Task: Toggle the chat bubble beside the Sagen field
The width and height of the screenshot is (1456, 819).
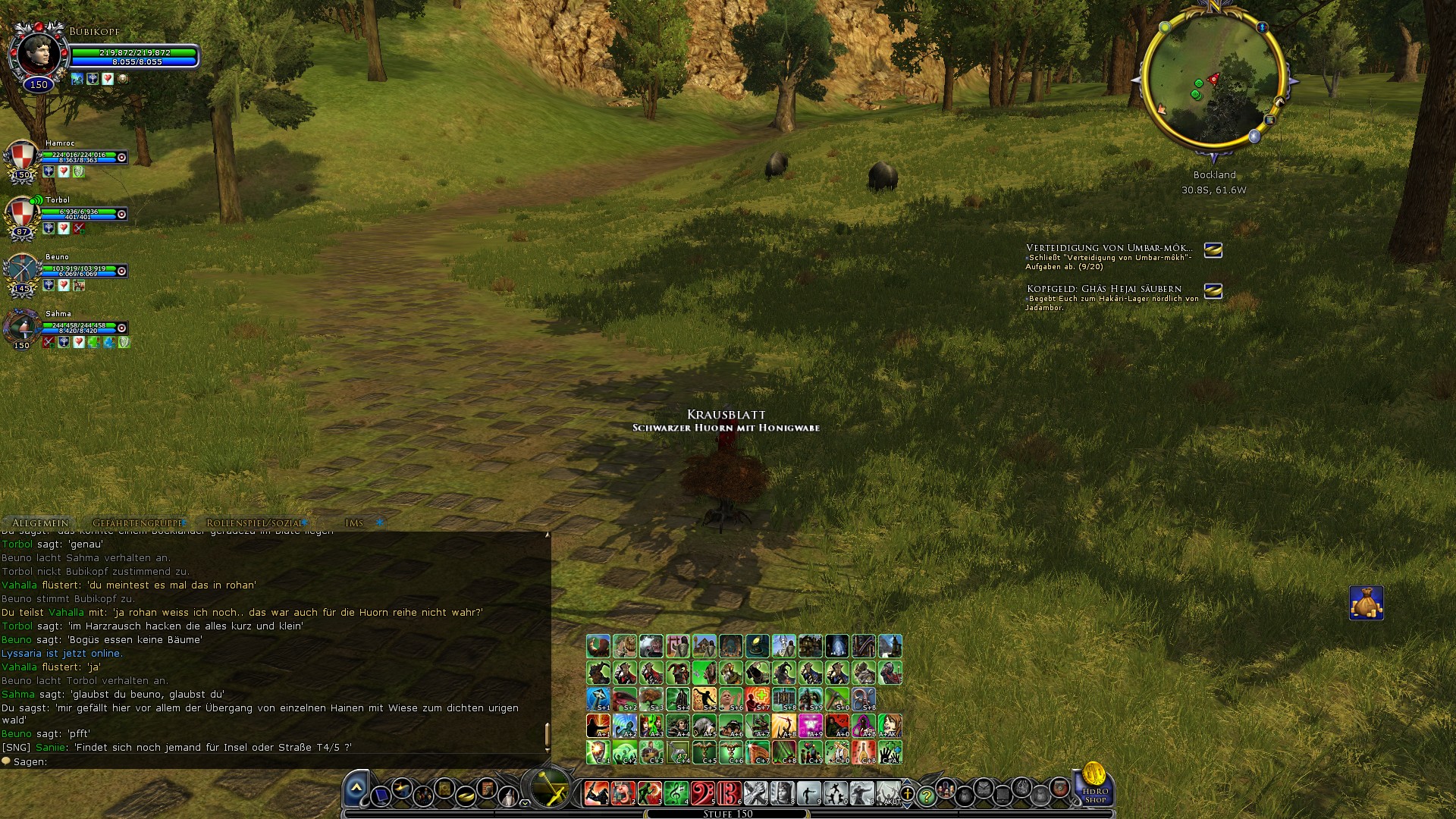Action: tap(6, 761)
